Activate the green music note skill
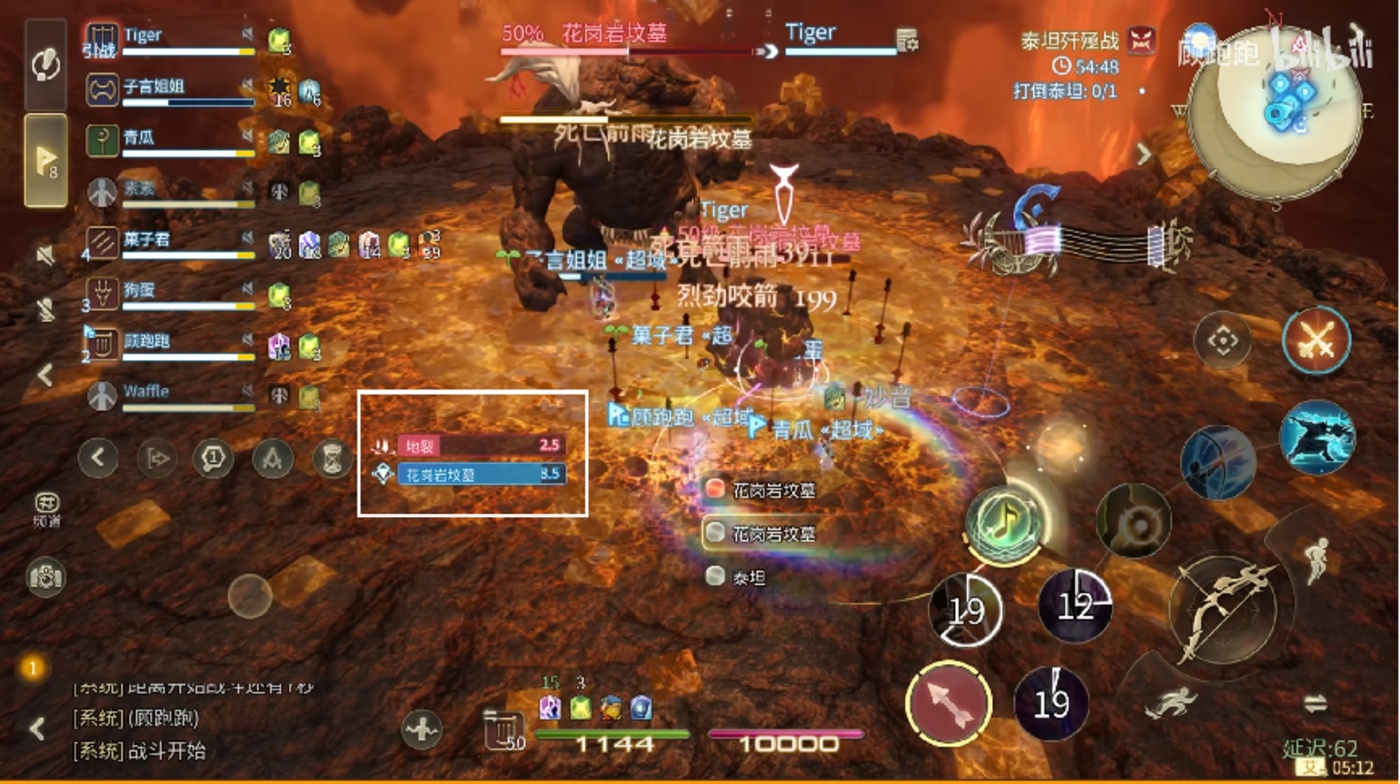Screen dimensions: 1400x784 [1005, 522]
